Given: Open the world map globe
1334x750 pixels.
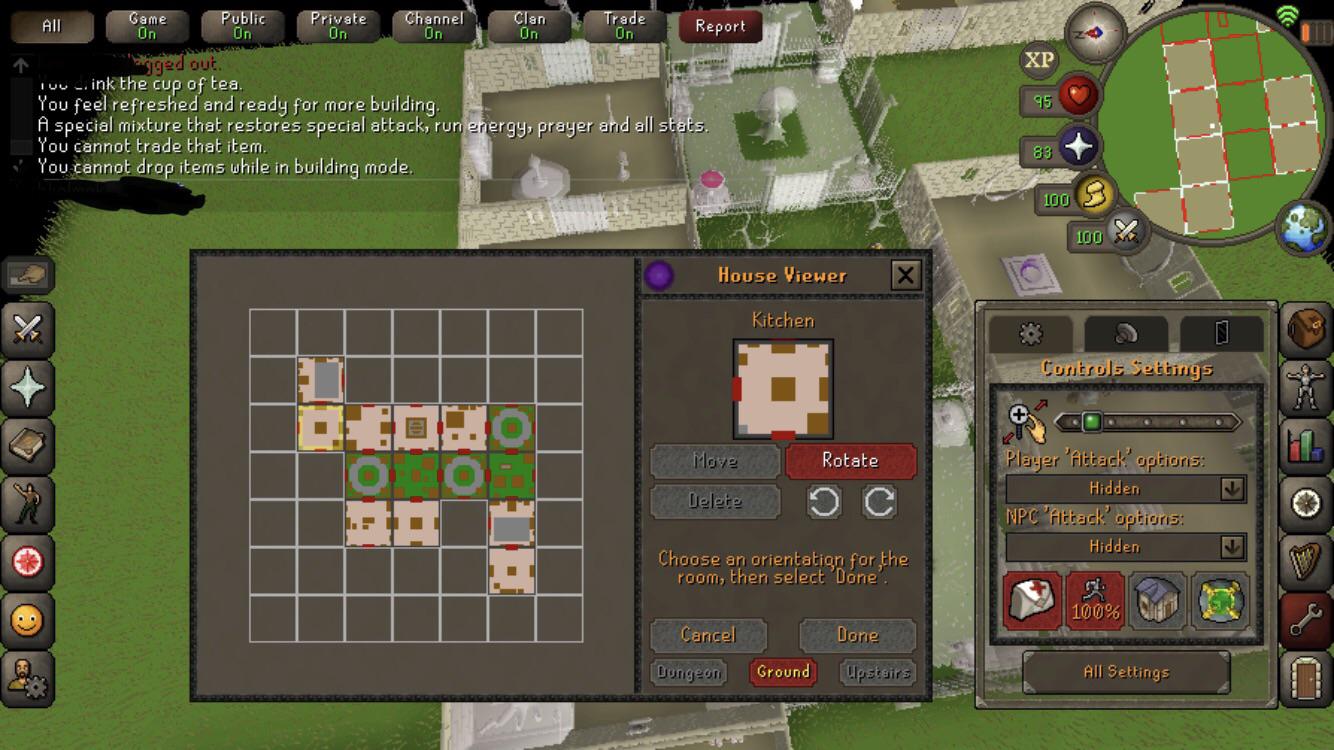Looking at the screenshot, I should click(x=1303, y=228).
